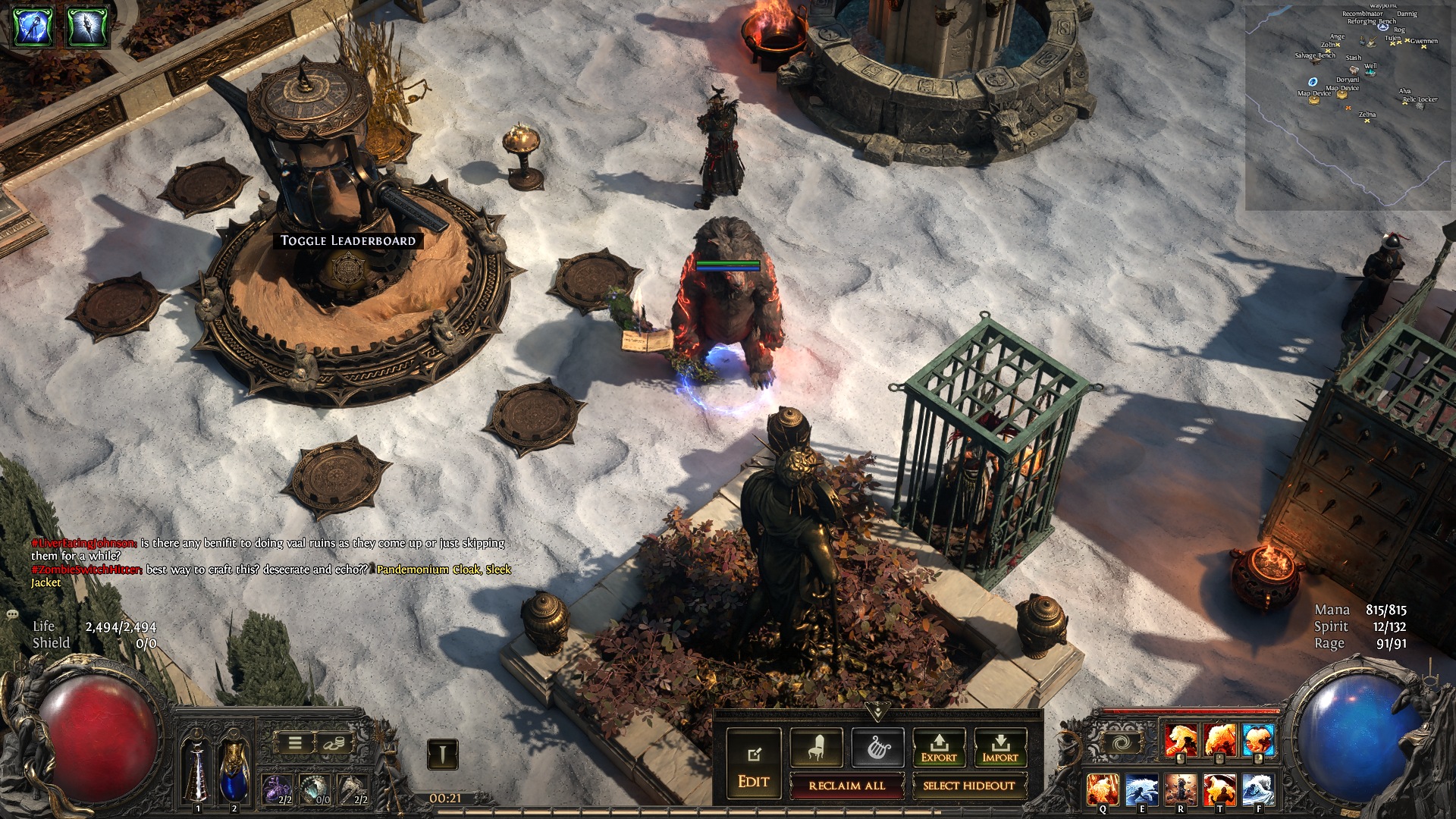Open the three-line main menu button
The height and width of the screenshot is (819, 1456).
tap(295, 743)
